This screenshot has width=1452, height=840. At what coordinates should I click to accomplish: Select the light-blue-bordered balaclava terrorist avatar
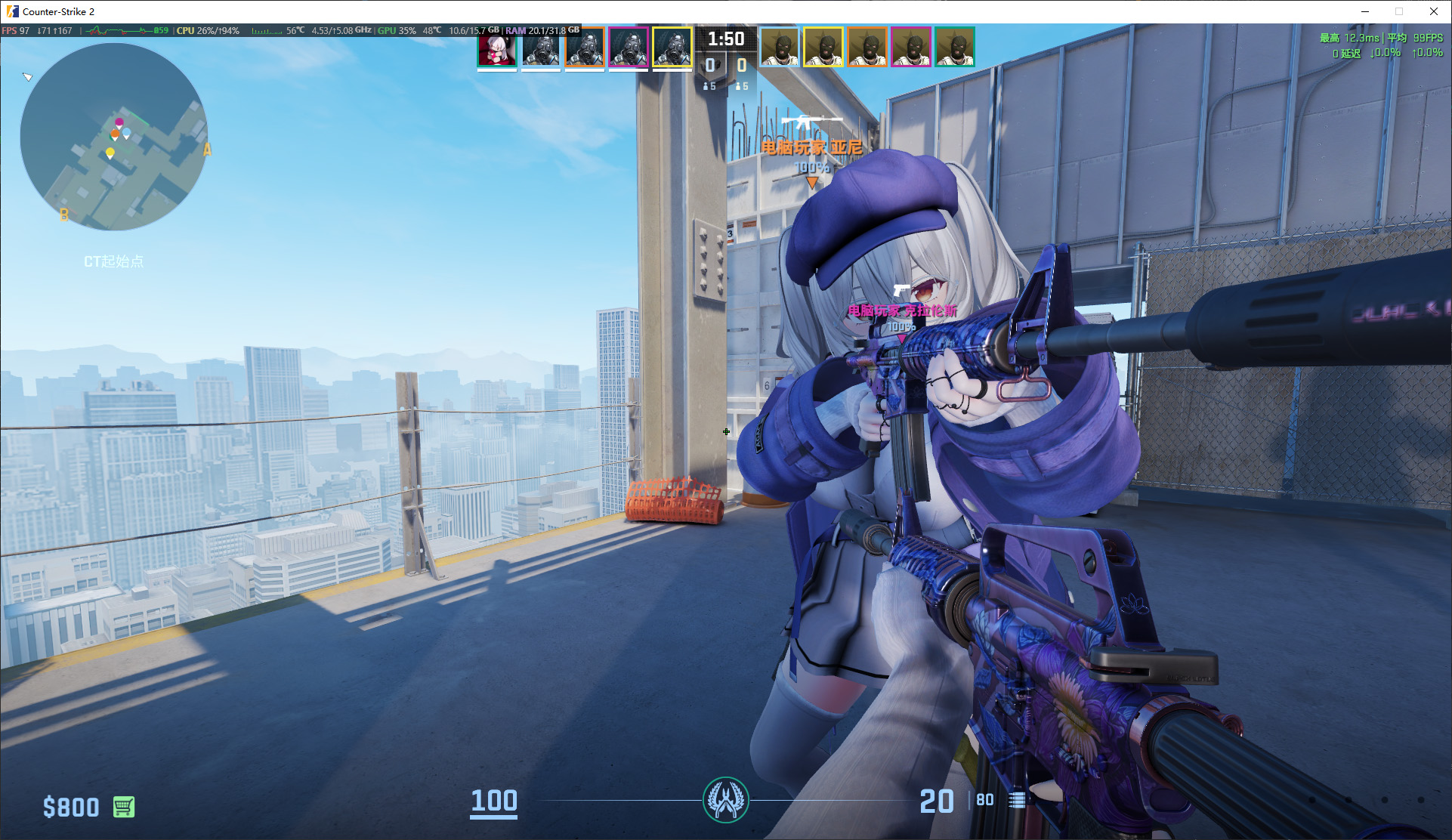pos(780,48)
